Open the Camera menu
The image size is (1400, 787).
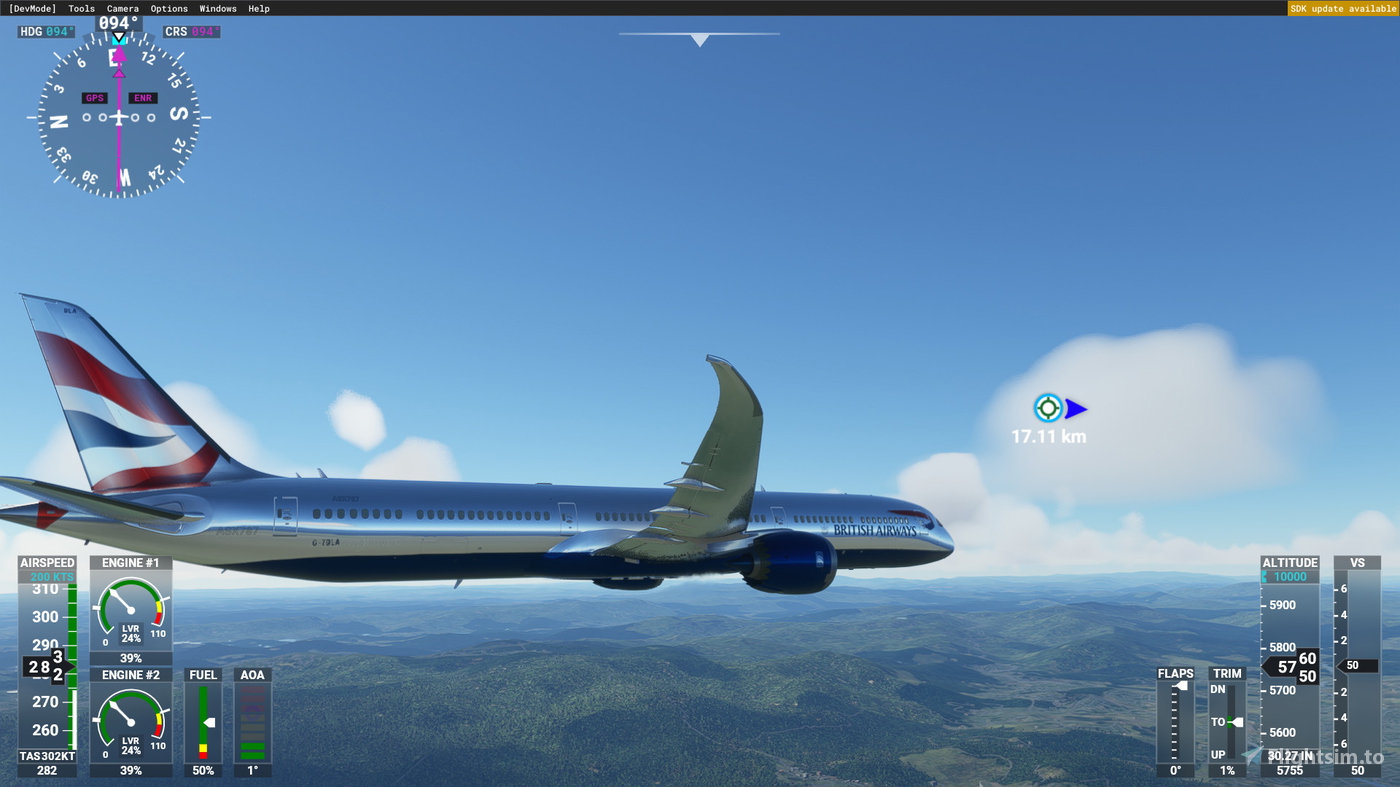[122, 8]
